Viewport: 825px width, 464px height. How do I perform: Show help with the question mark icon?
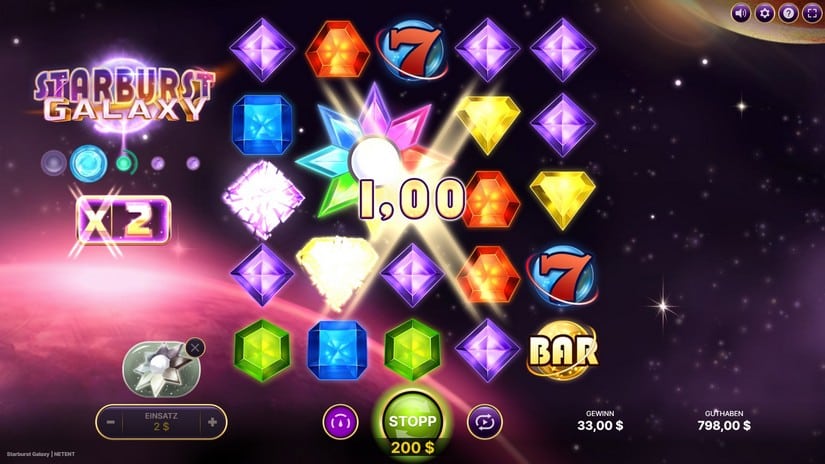coord(788,13)
